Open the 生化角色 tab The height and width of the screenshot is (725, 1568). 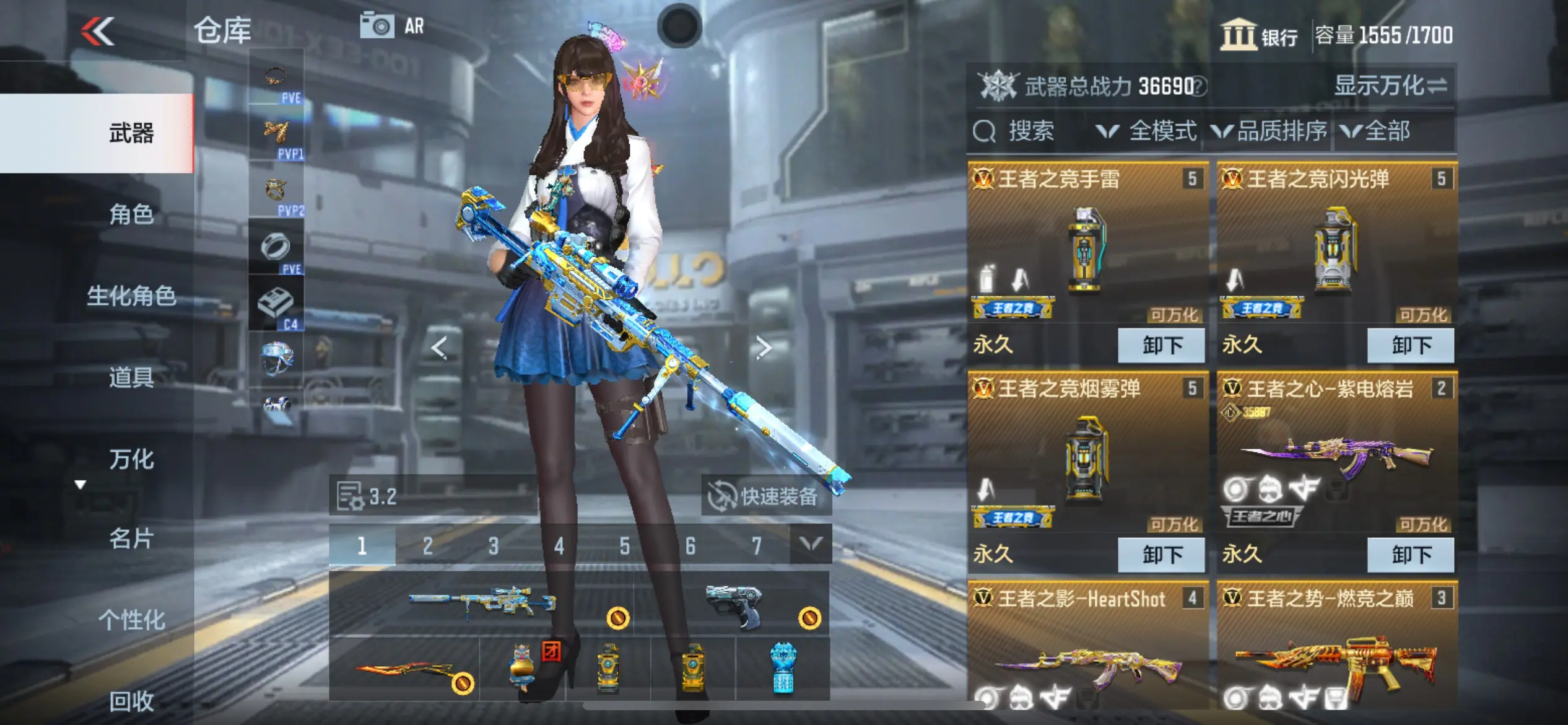(131, 296)
